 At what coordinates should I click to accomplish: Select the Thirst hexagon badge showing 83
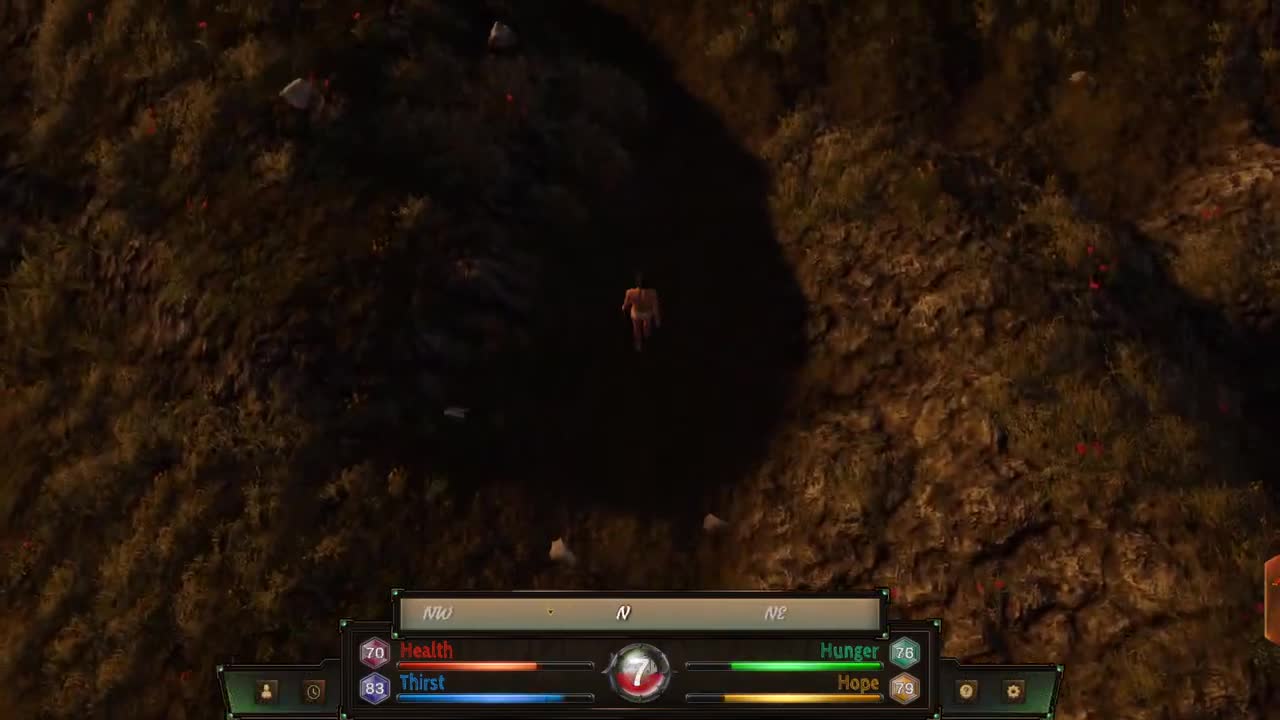click(374, 687)
